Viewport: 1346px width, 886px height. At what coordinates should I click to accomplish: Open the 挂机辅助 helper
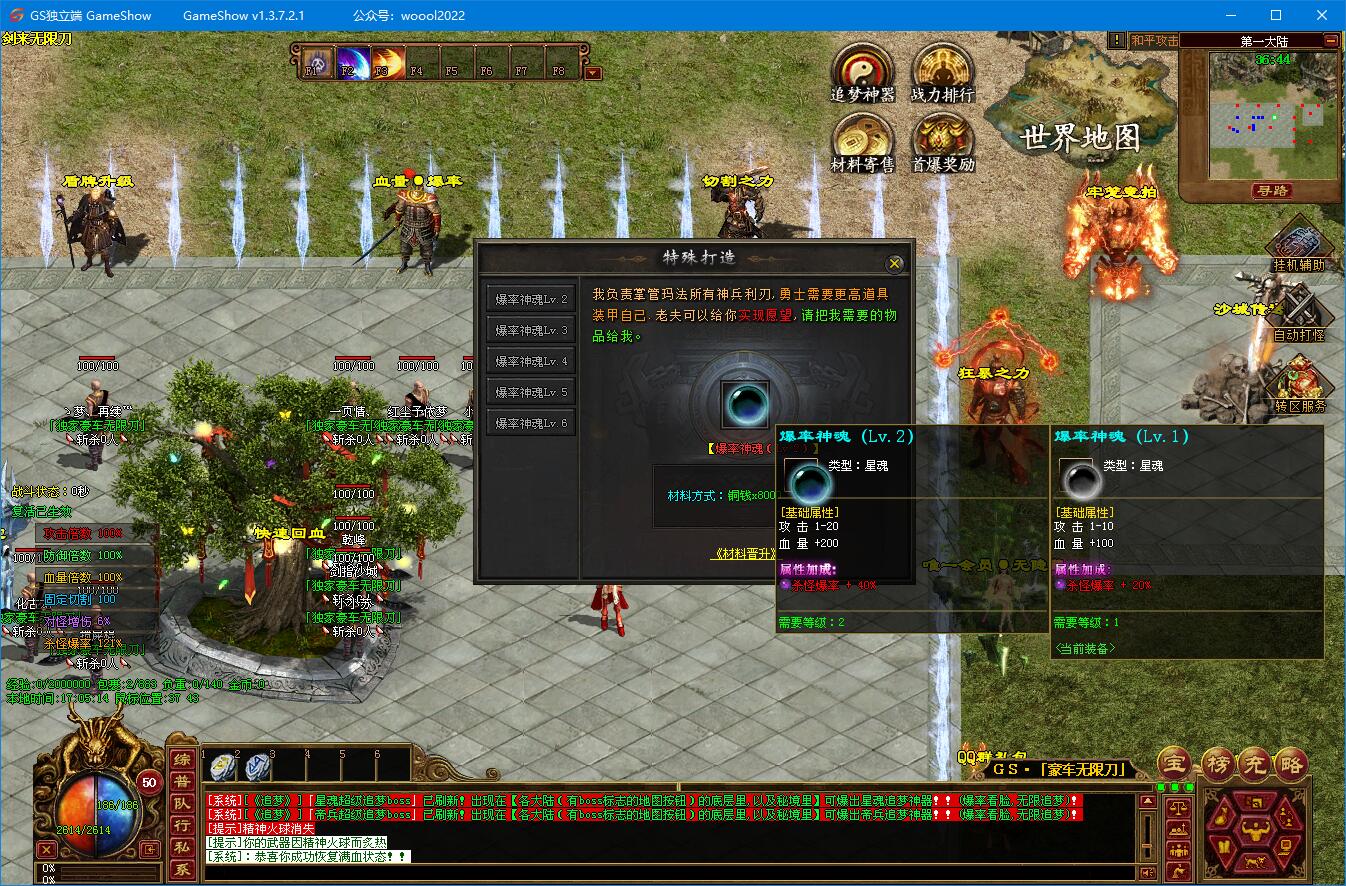coord(1298,245)
